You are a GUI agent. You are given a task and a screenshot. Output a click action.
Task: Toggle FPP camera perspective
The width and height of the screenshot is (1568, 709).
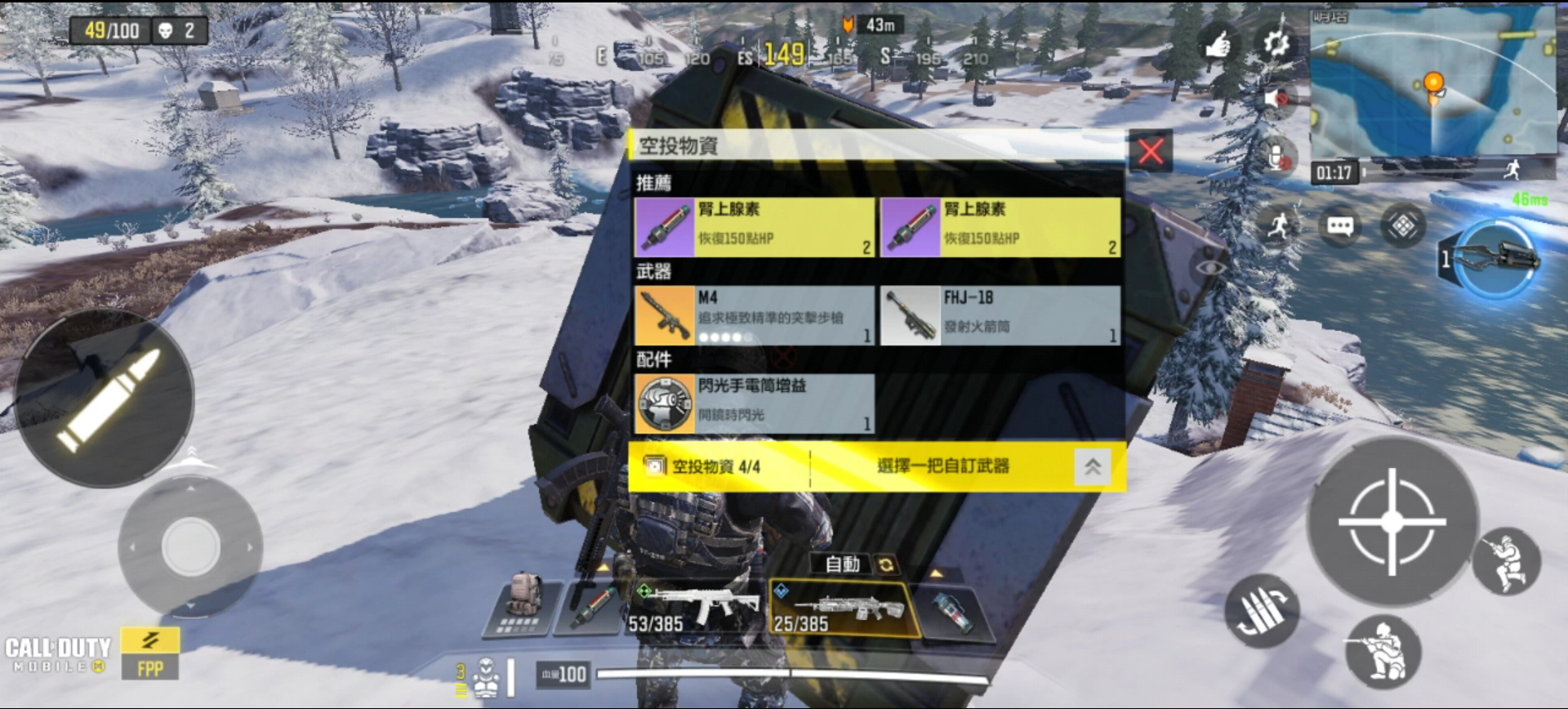(150, 653)
